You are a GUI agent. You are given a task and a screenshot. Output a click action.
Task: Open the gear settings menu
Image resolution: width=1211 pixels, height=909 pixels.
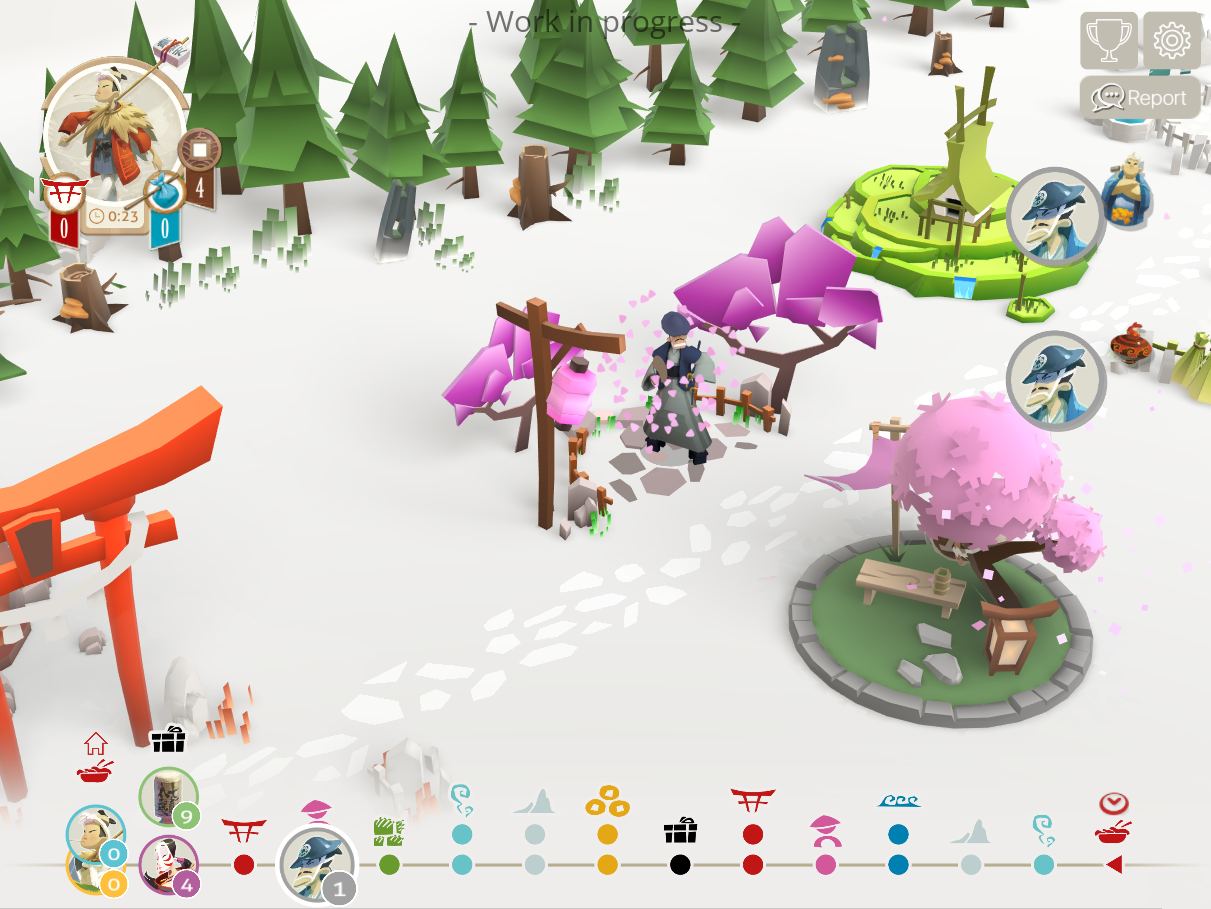[1171, 40]
